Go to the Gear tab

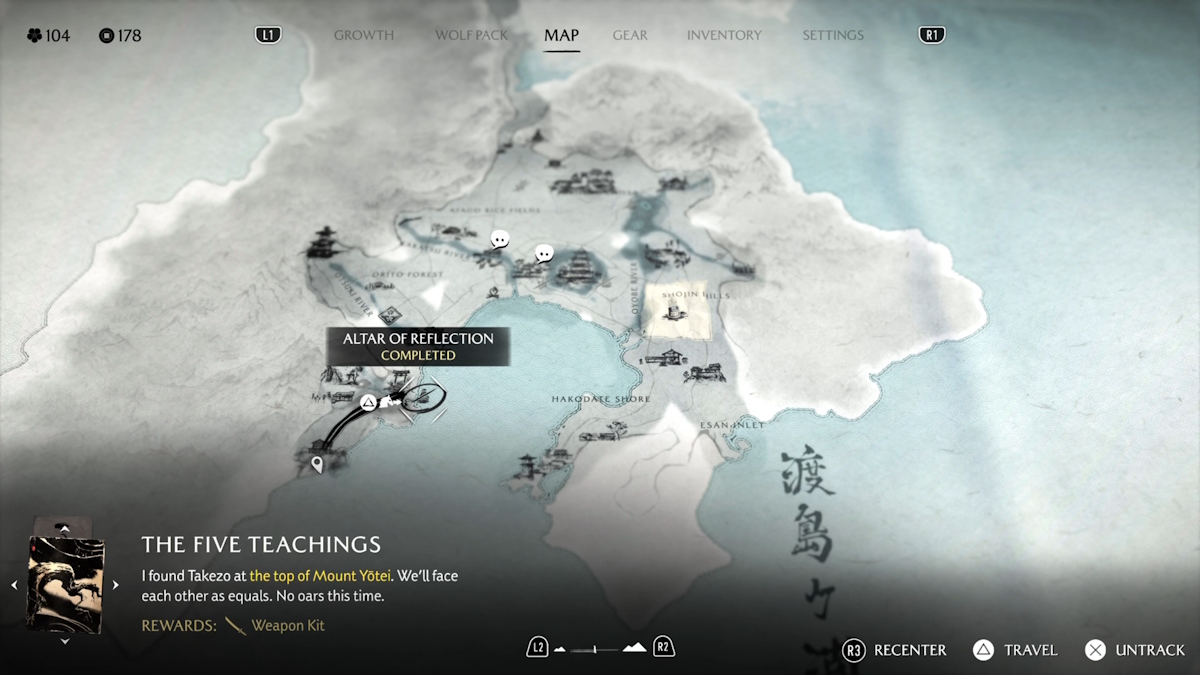point(630,35)
